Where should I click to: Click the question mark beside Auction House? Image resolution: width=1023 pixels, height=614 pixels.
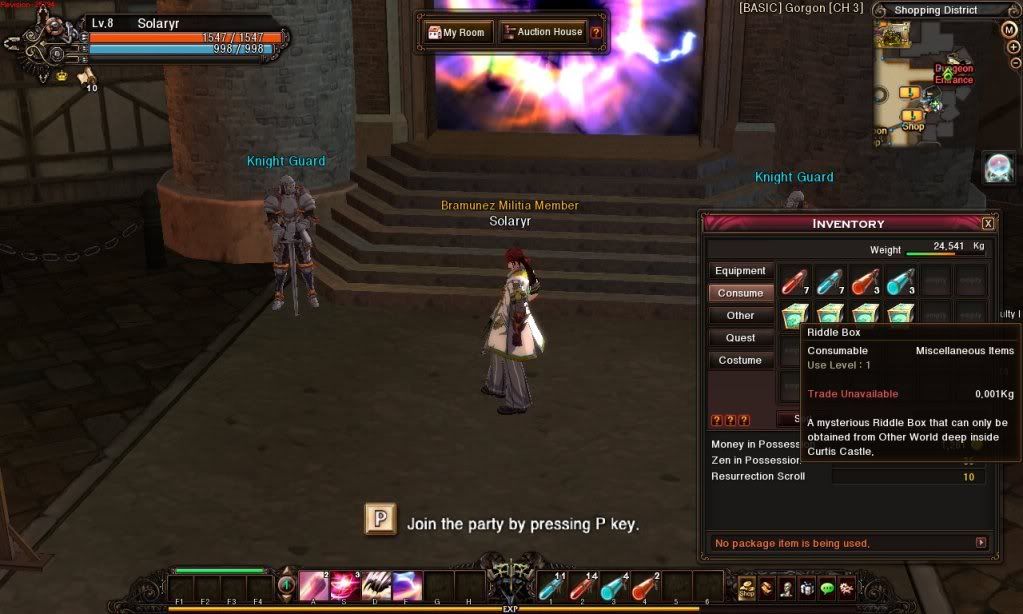[596, 32]
